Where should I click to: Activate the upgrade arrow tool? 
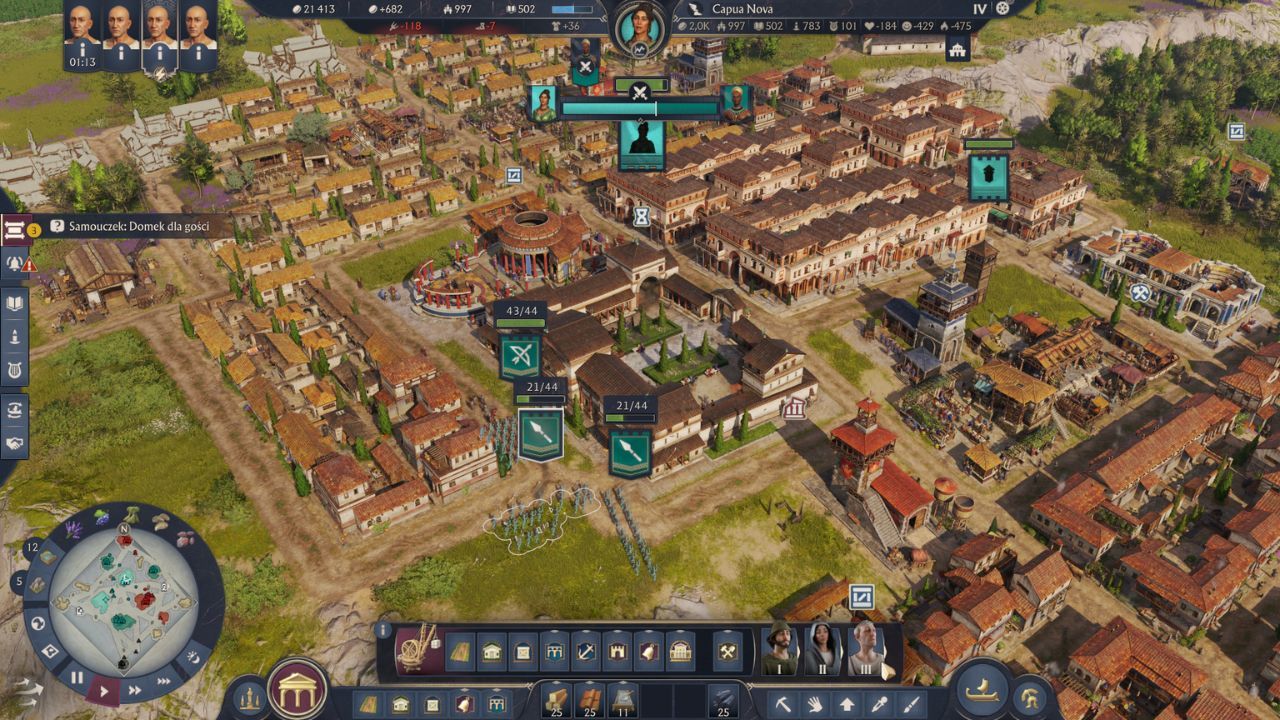click(846, 703)
